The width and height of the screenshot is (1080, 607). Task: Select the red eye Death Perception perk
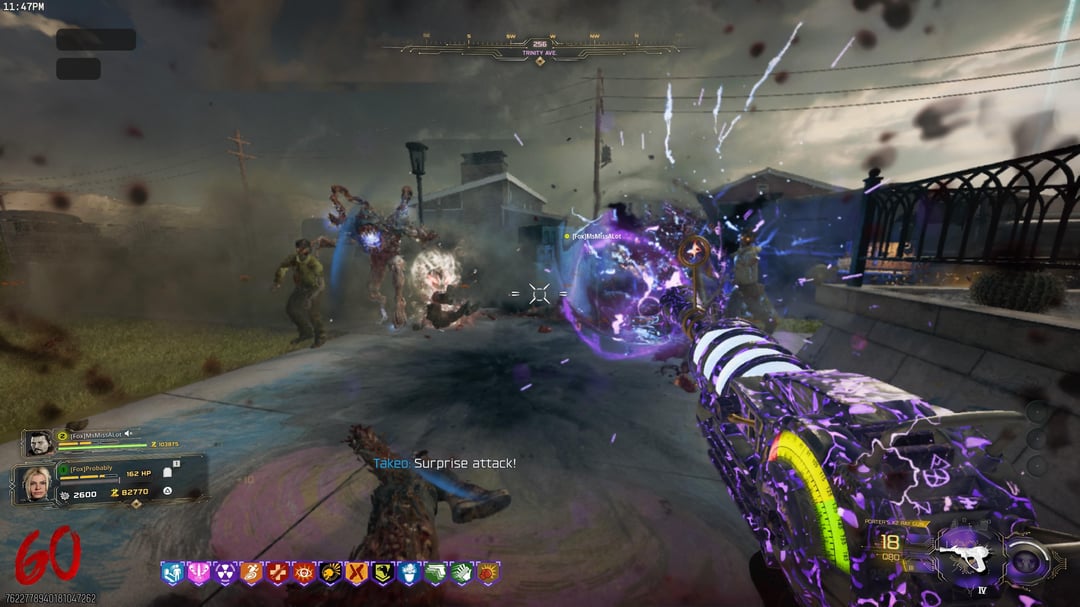(303, 573)
